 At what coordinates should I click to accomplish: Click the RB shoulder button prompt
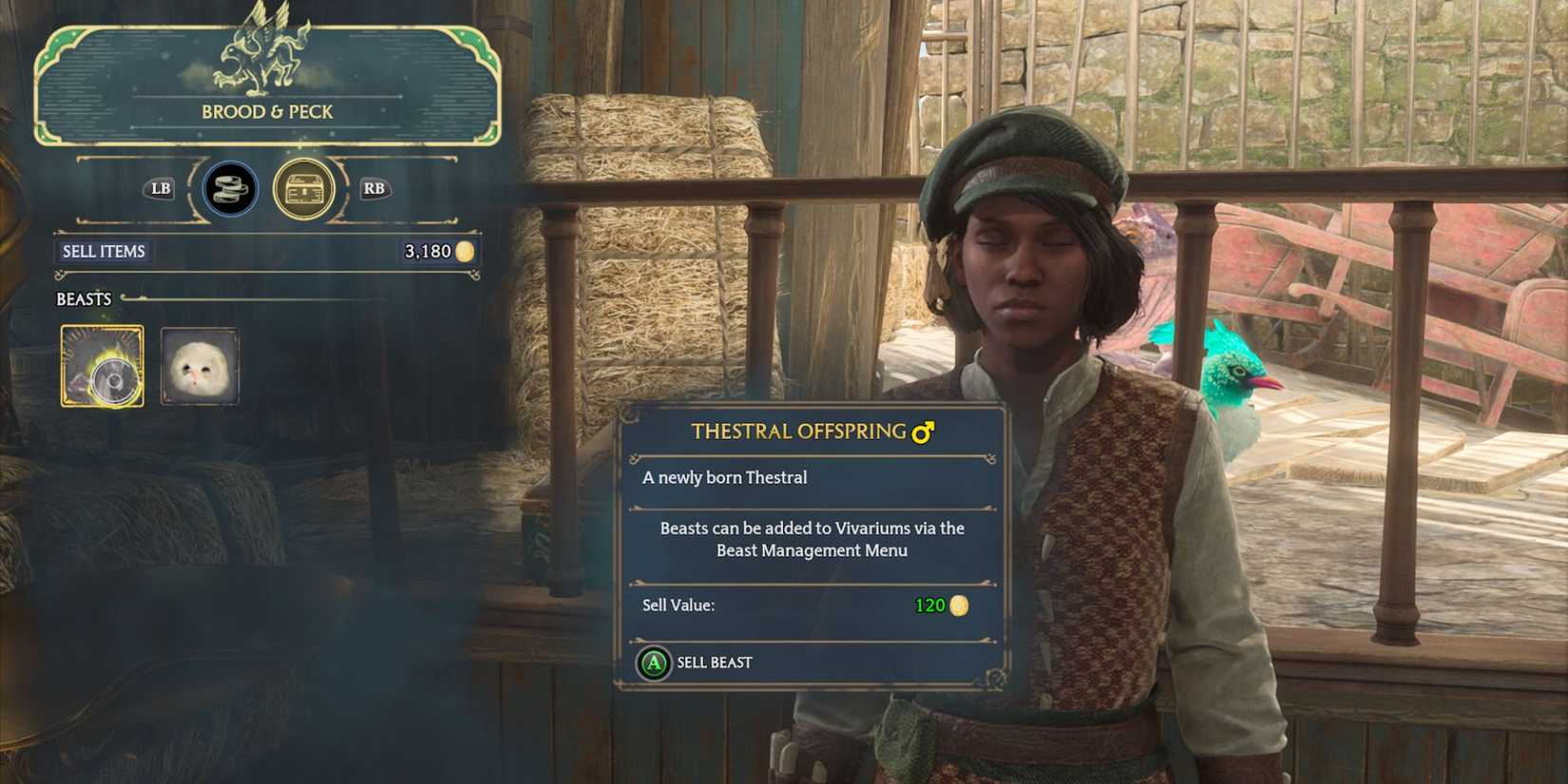click(373, 189)
